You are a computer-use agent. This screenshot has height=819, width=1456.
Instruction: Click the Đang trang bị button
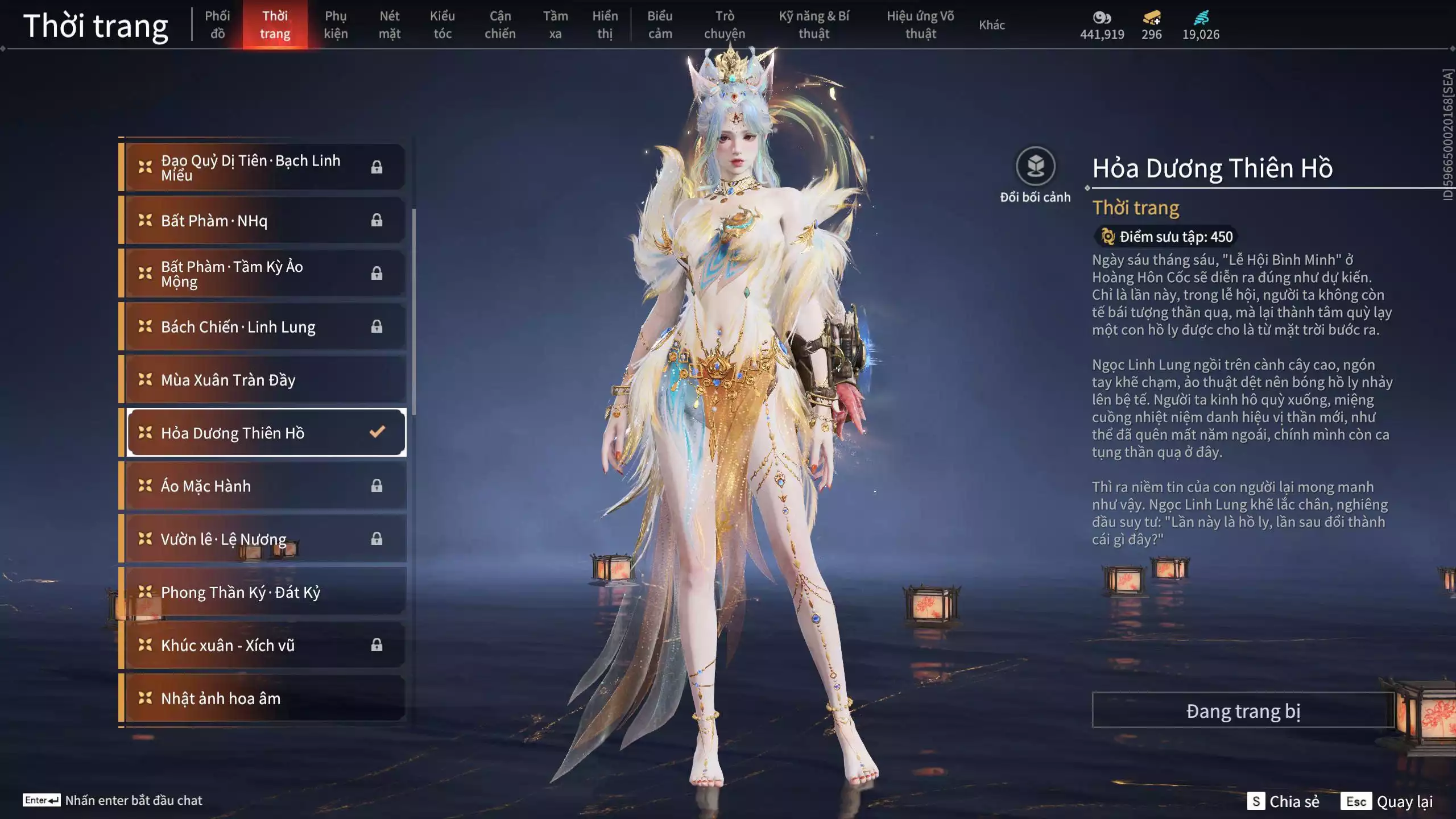[1243, 710]
